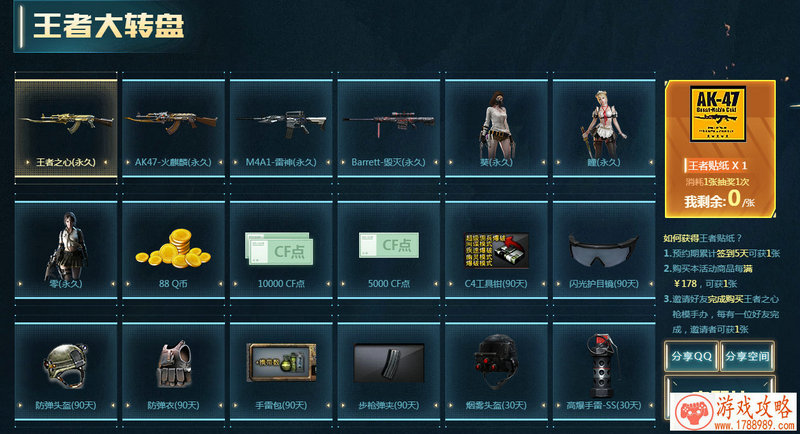800x434 pixels.
Task: Select the 王者之心 golden rifle prize tile
Action: 65,127
